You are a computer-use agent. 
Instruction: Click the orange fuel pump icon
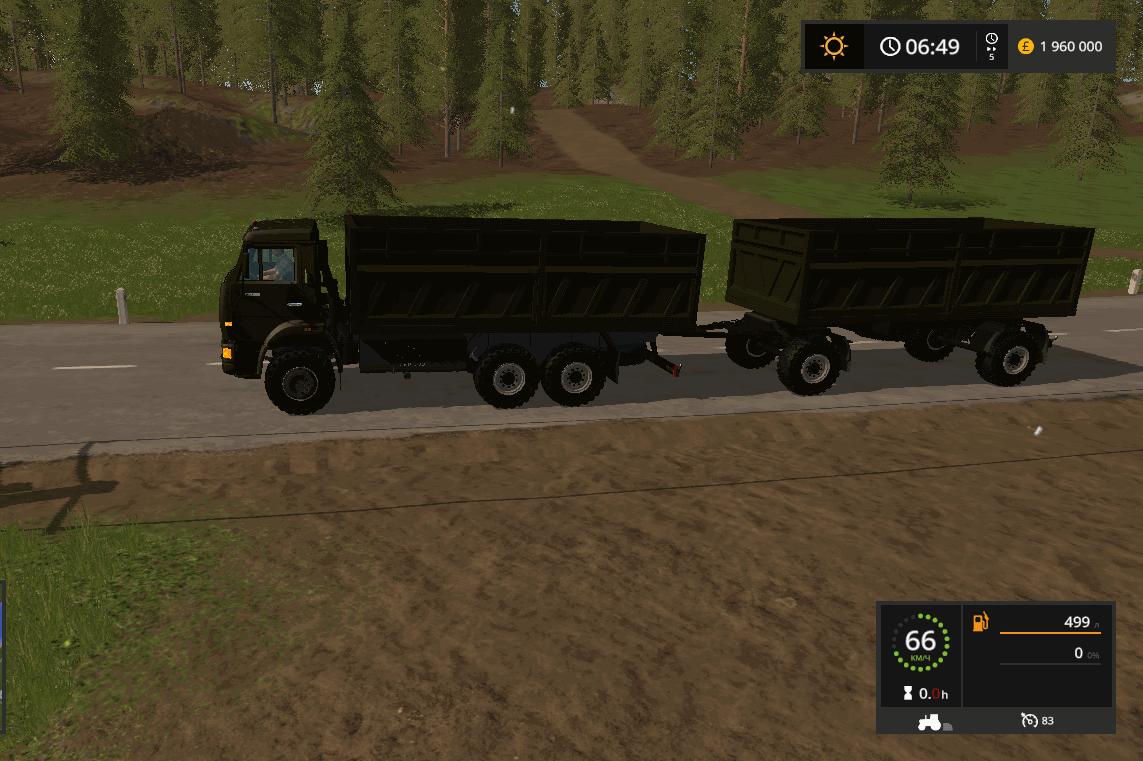pos(980,622)
